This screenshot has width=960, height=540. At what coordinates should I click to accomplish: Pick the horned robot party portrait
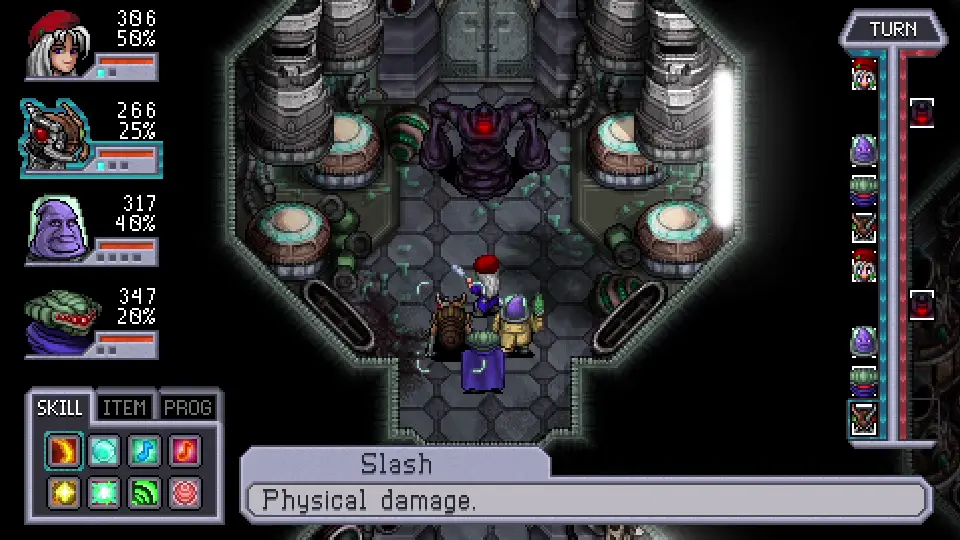pyautogui.click(x=60, y=134)
